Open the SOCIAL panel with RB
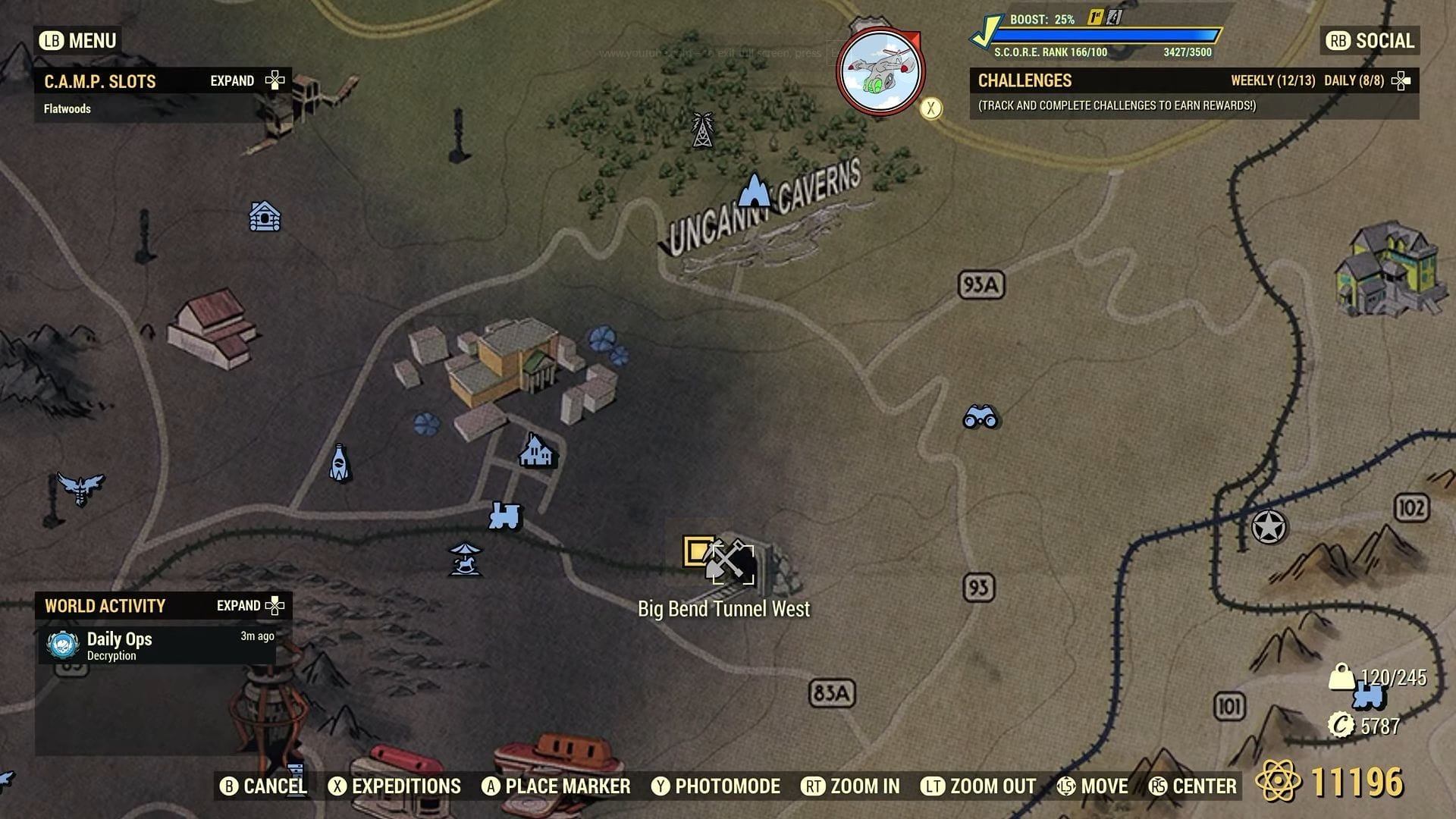The width and height of the screenshot is (1456, 819). (x=1367, y=42)
